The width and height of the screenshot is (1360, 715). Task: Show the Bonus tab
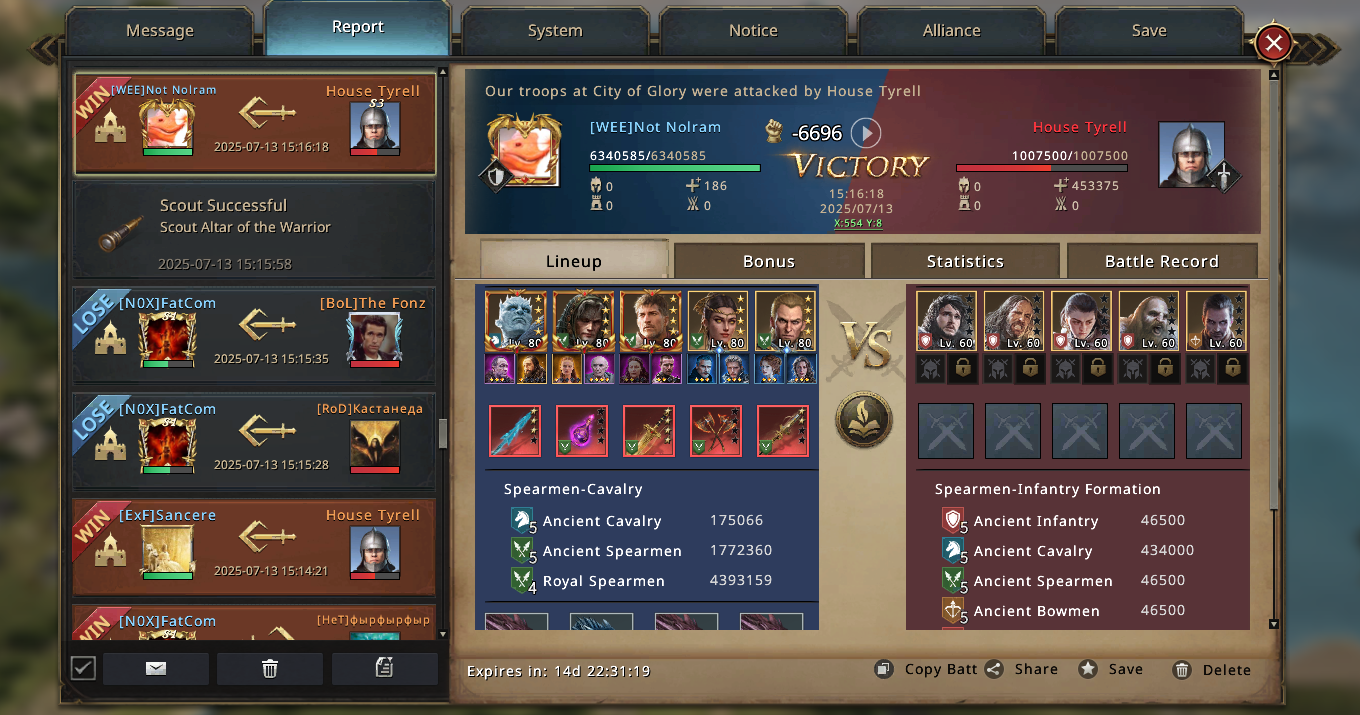pyautogui.click(x=768, y=262)
